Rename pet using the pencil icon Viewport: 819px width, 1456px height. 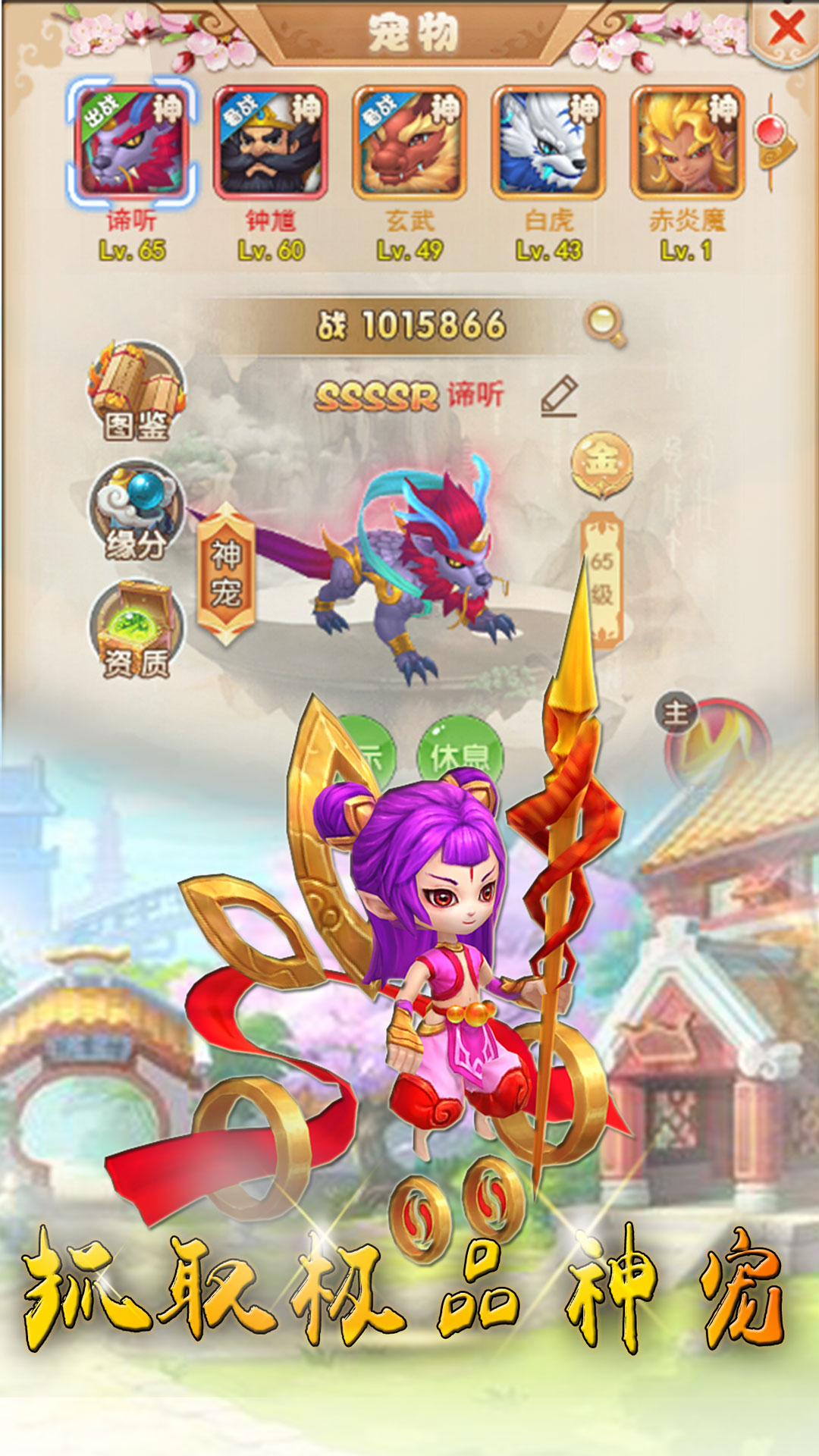point(560,395)
